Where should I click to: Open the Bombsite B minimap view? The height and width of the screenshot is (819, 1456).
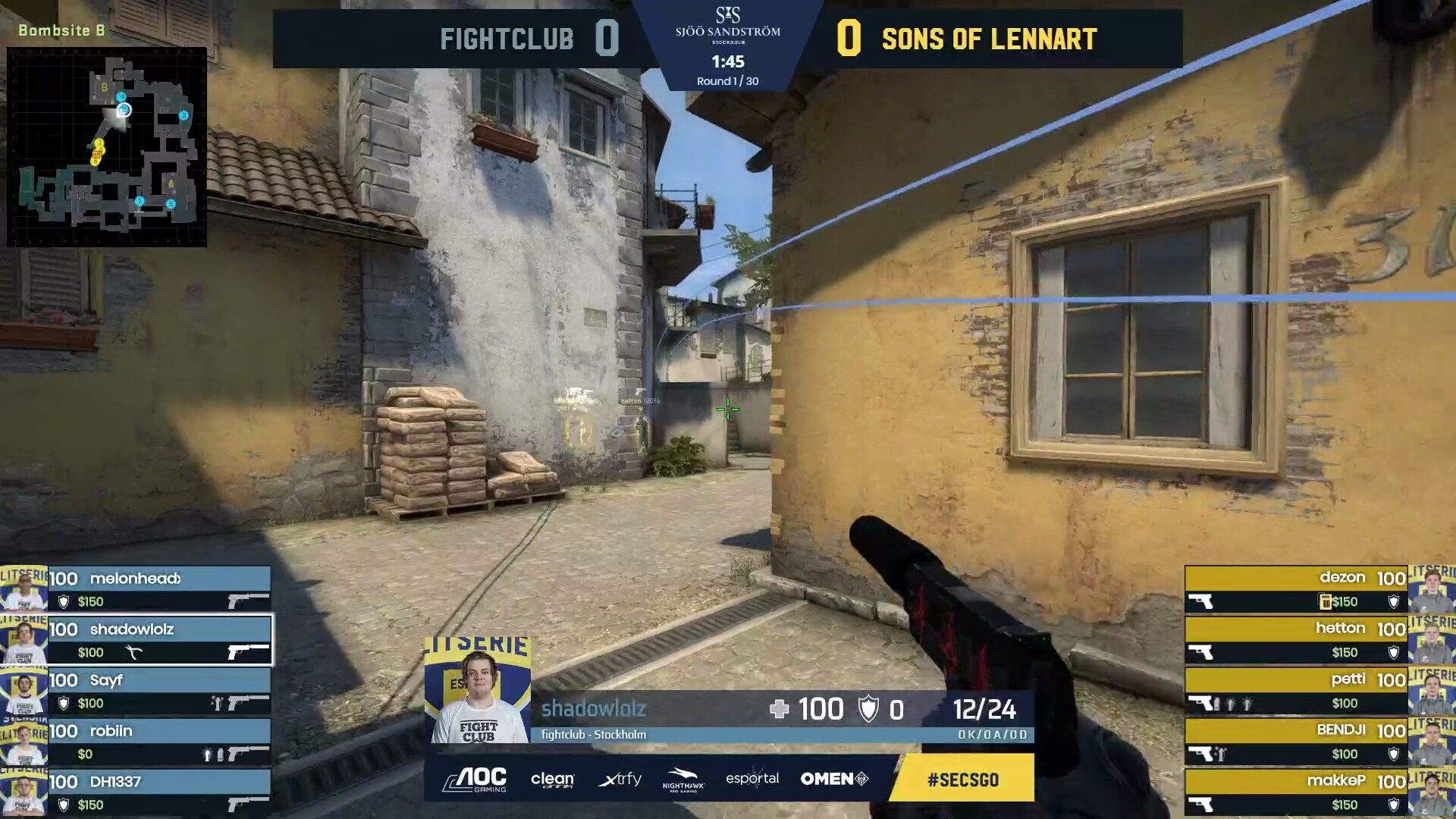point(108,148)
